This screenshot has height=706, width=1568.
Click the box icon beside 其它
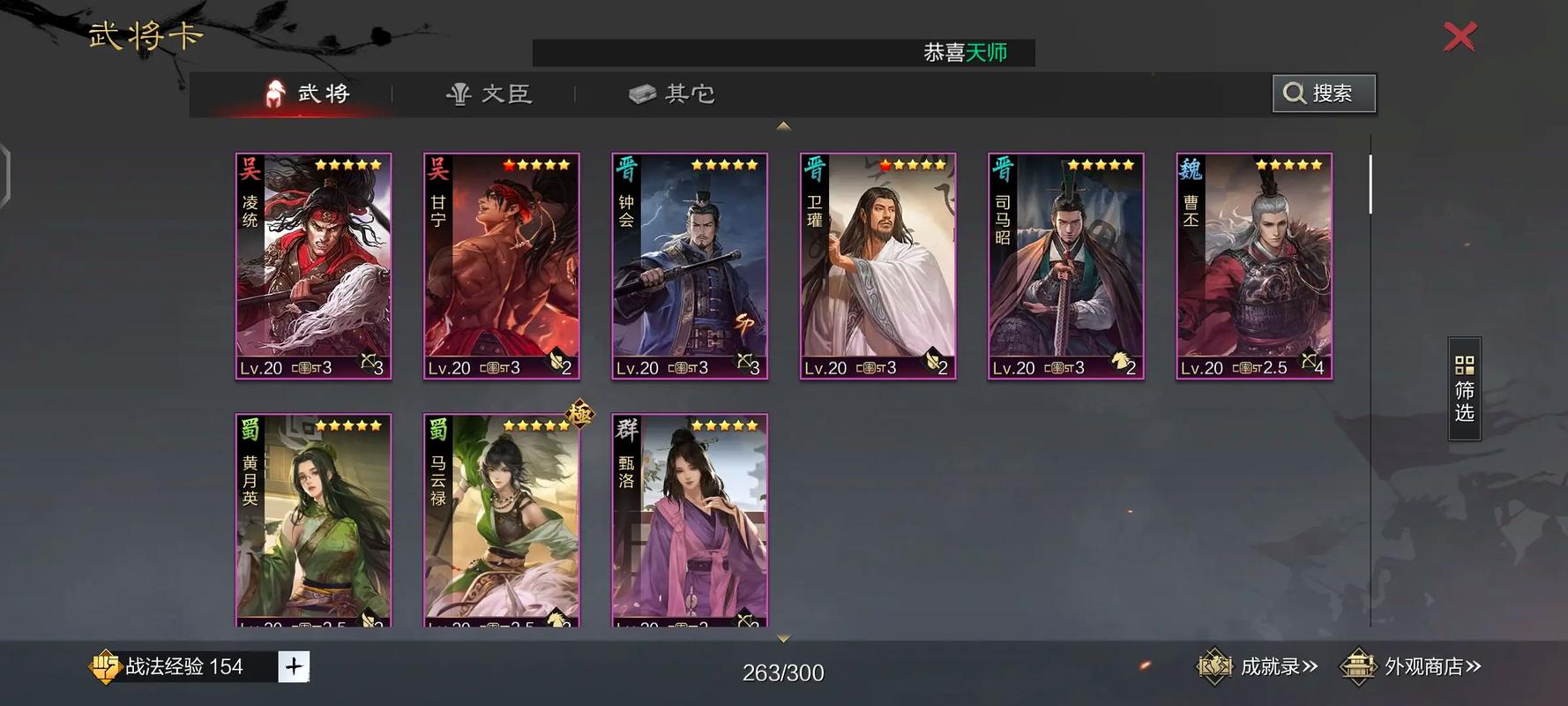640,93
